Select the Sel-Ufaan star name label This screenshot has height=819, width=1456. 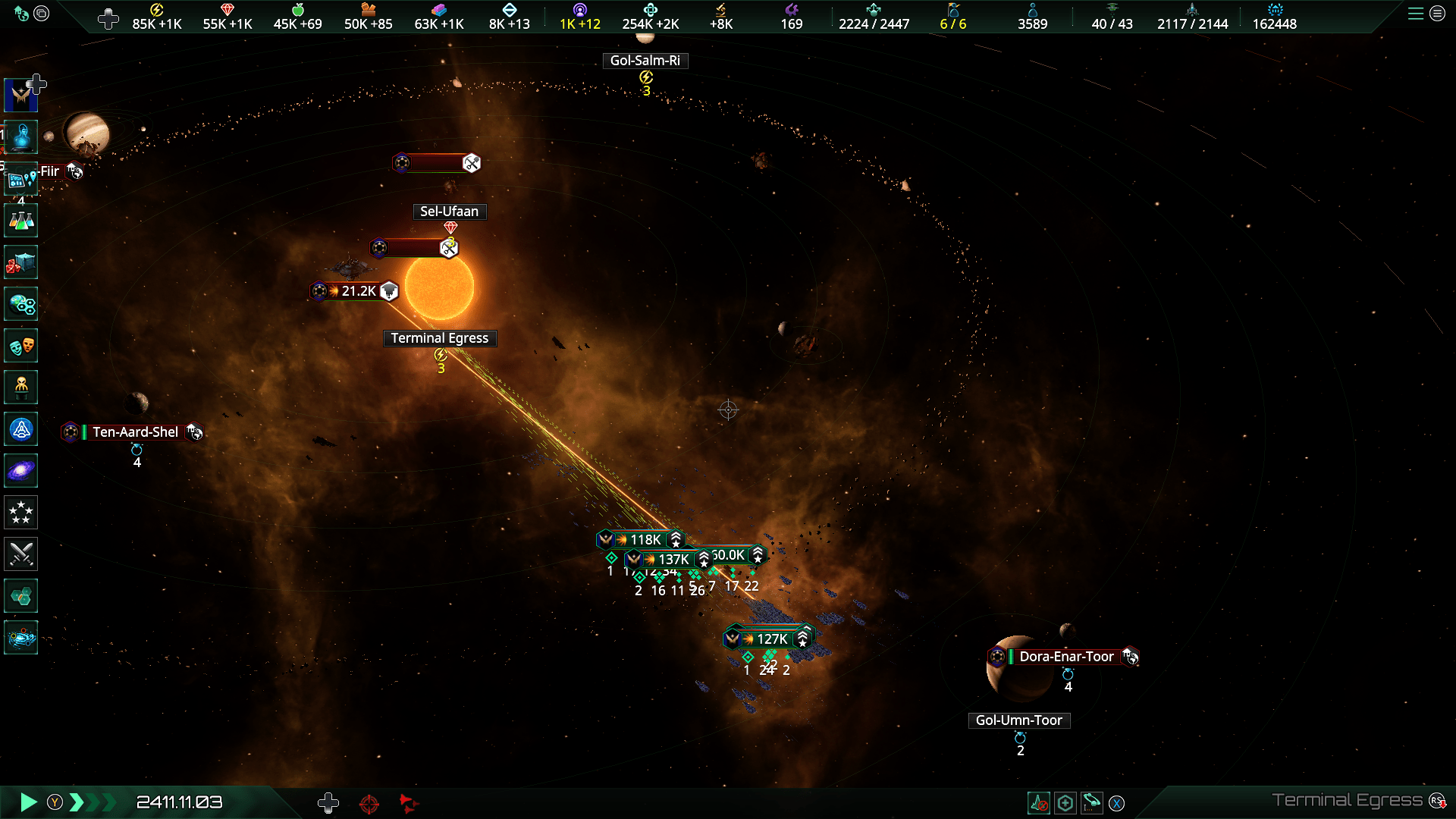pos(450,212)
